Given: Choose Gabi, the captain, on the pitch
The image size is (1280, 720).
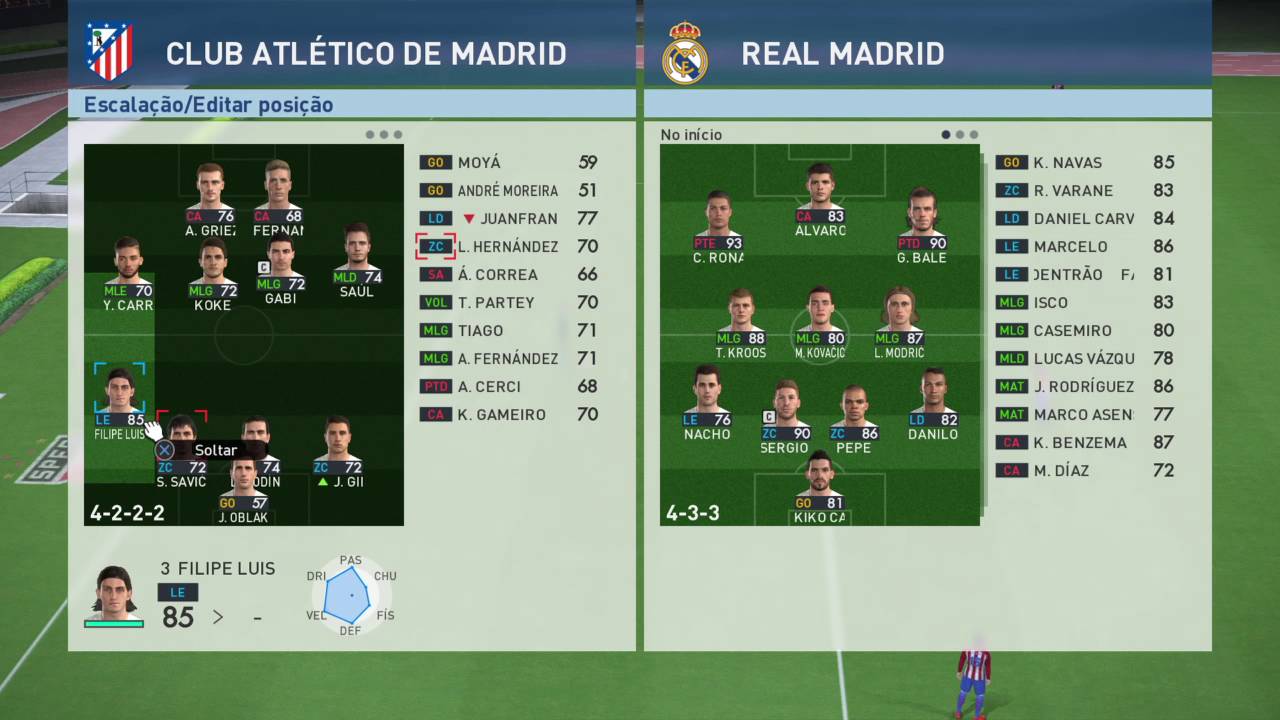Looking at the screenshot, I should click(281, 265).
